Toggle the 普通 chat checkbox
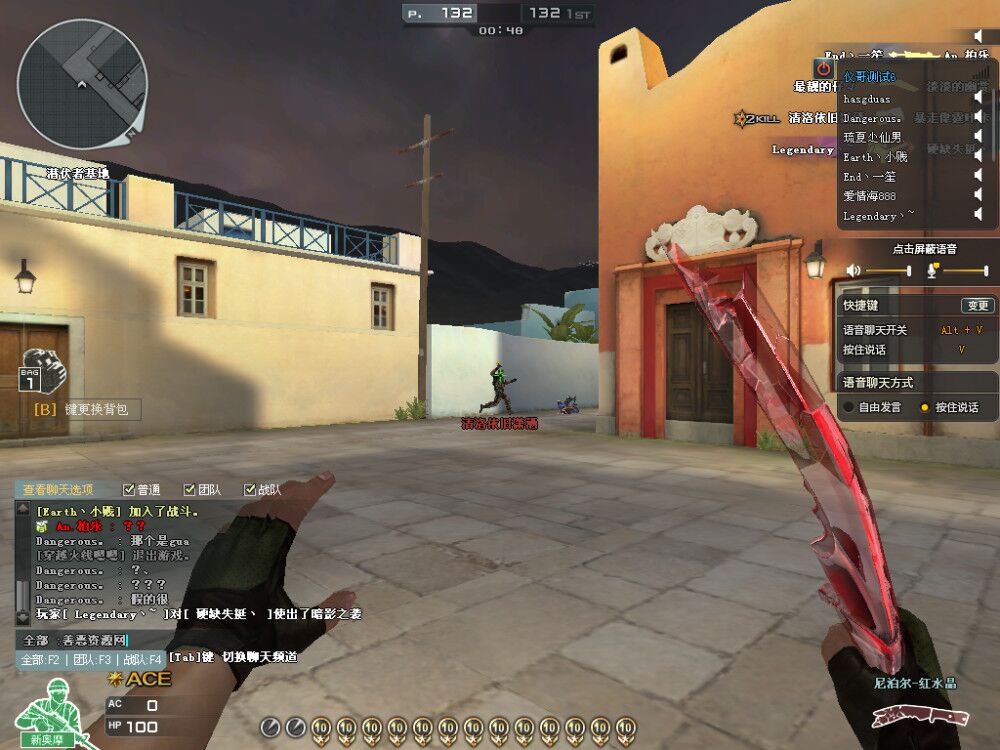 point(128,490)
